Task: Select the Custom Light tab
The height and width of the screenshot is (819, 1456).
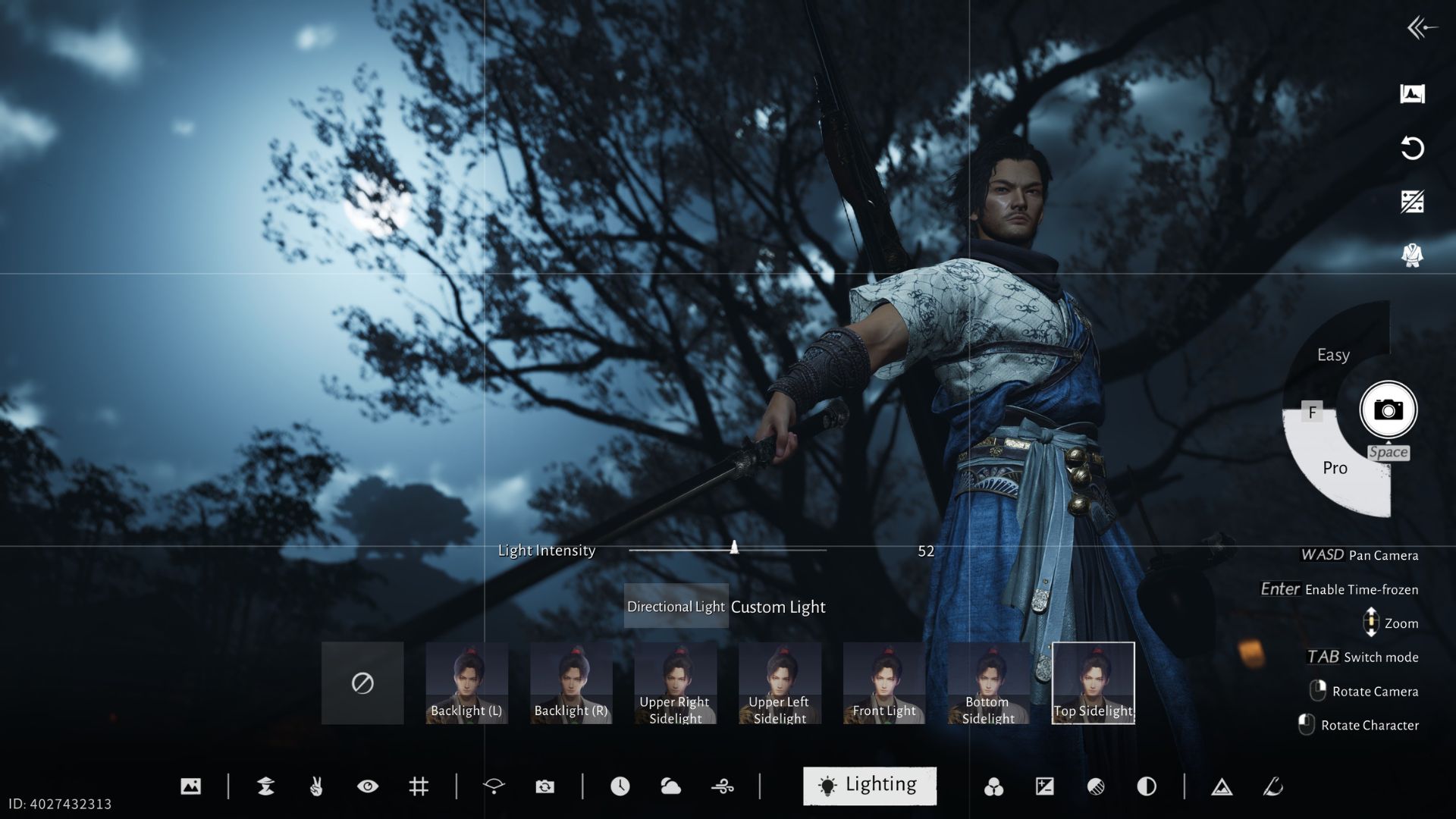Action: pyautogui.click(x=778, y=607)
